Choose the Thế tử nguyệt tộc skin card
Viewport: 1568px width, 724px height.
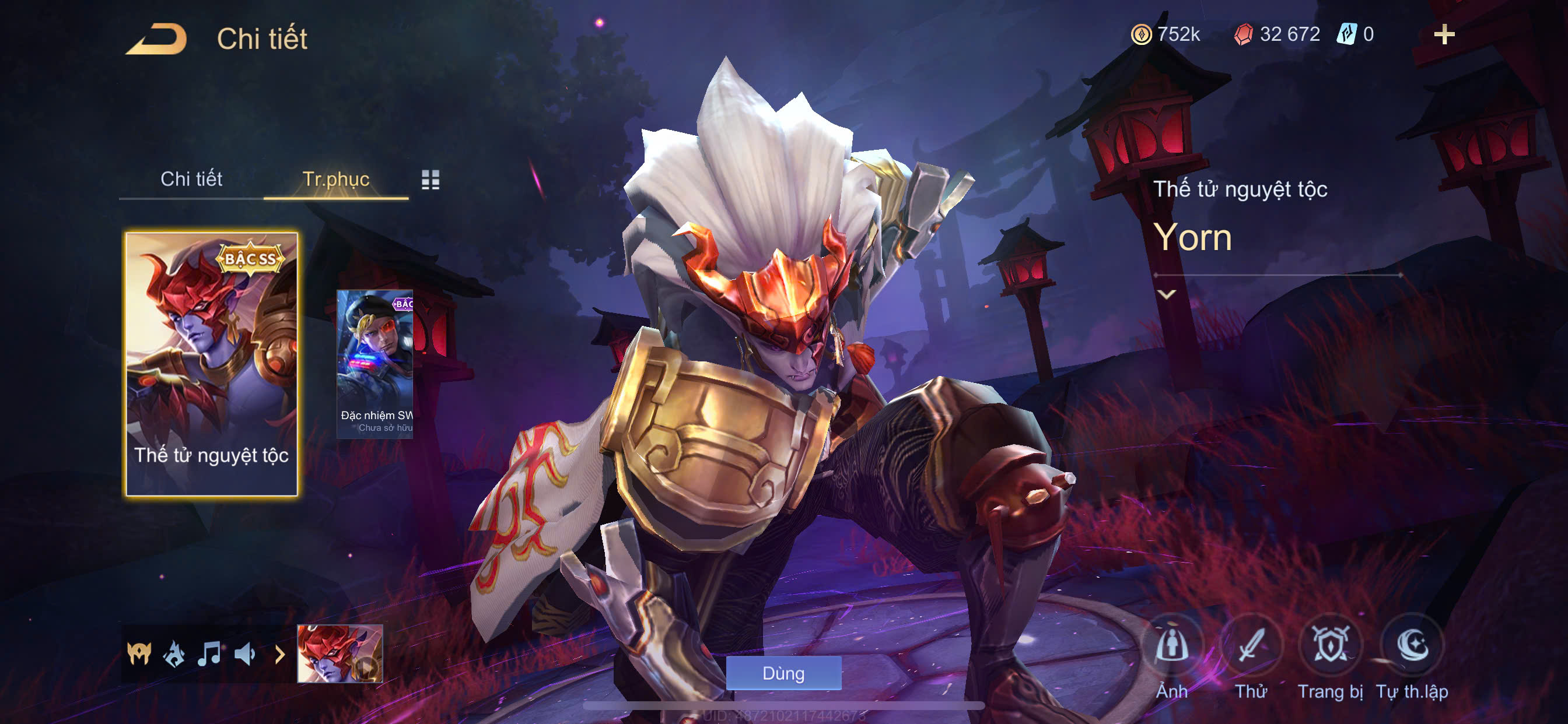pyautogui.click(x=211, y=364)
